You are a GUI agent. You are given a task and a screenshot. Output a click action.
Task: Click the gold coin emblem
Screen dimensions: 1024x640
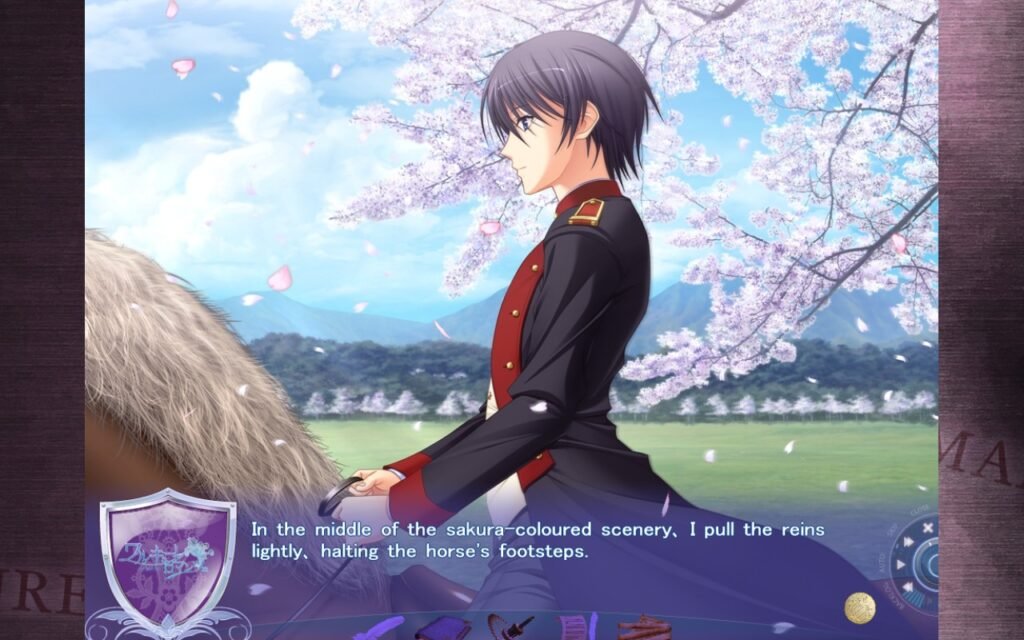coord(860,607)
